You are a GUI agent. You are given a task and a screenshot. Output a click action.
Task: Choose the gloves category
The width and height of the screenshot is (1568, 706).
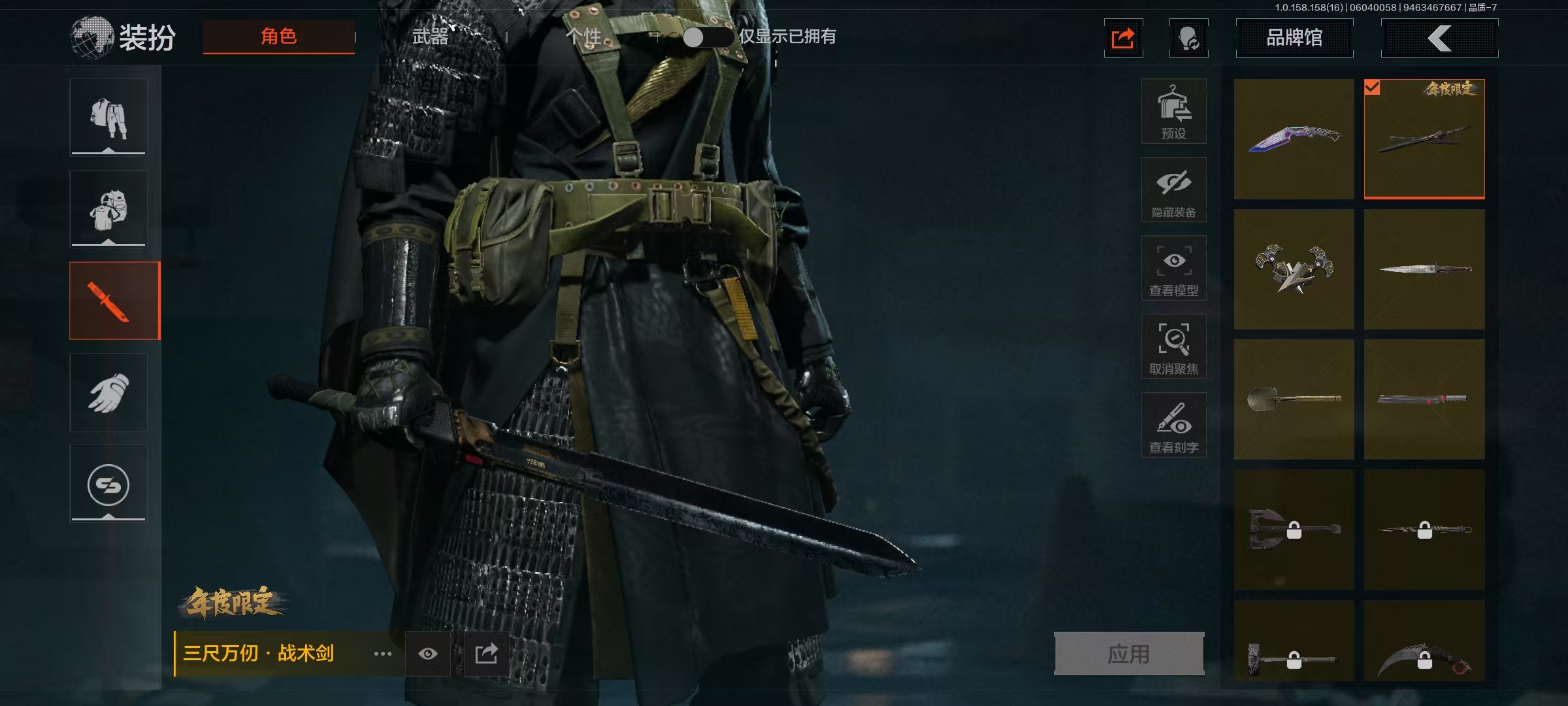coord(108,392)
